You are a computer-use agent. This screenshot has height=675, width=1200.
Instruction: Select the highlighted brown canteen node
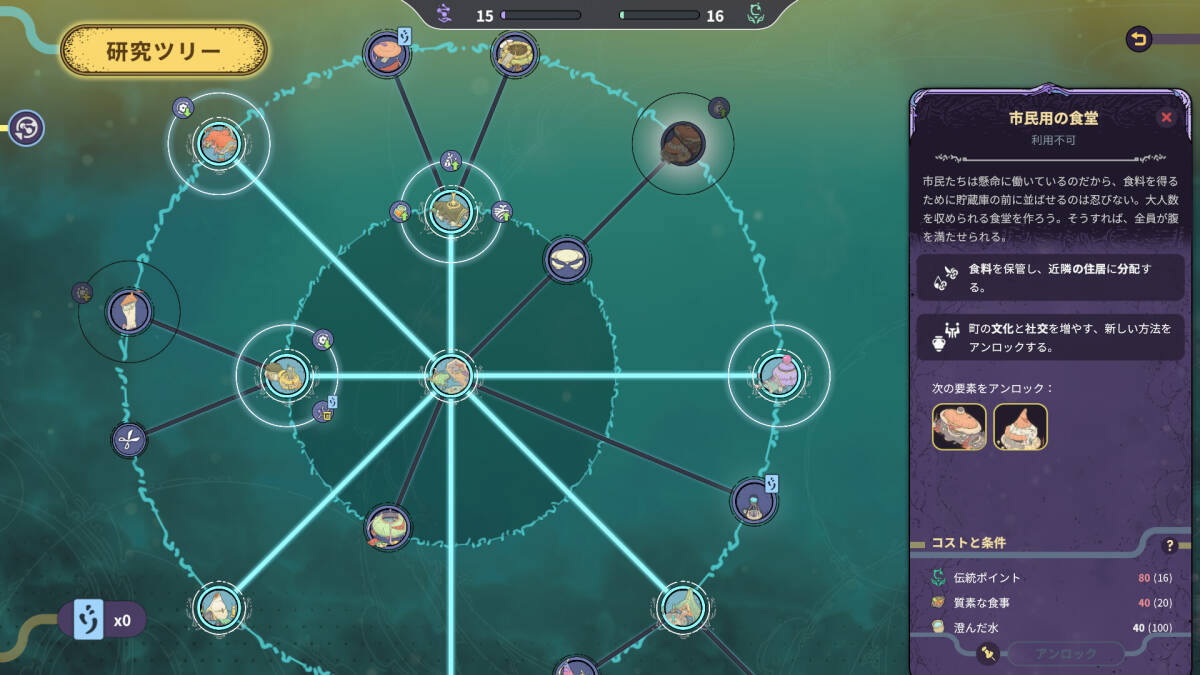click(682, 143)
